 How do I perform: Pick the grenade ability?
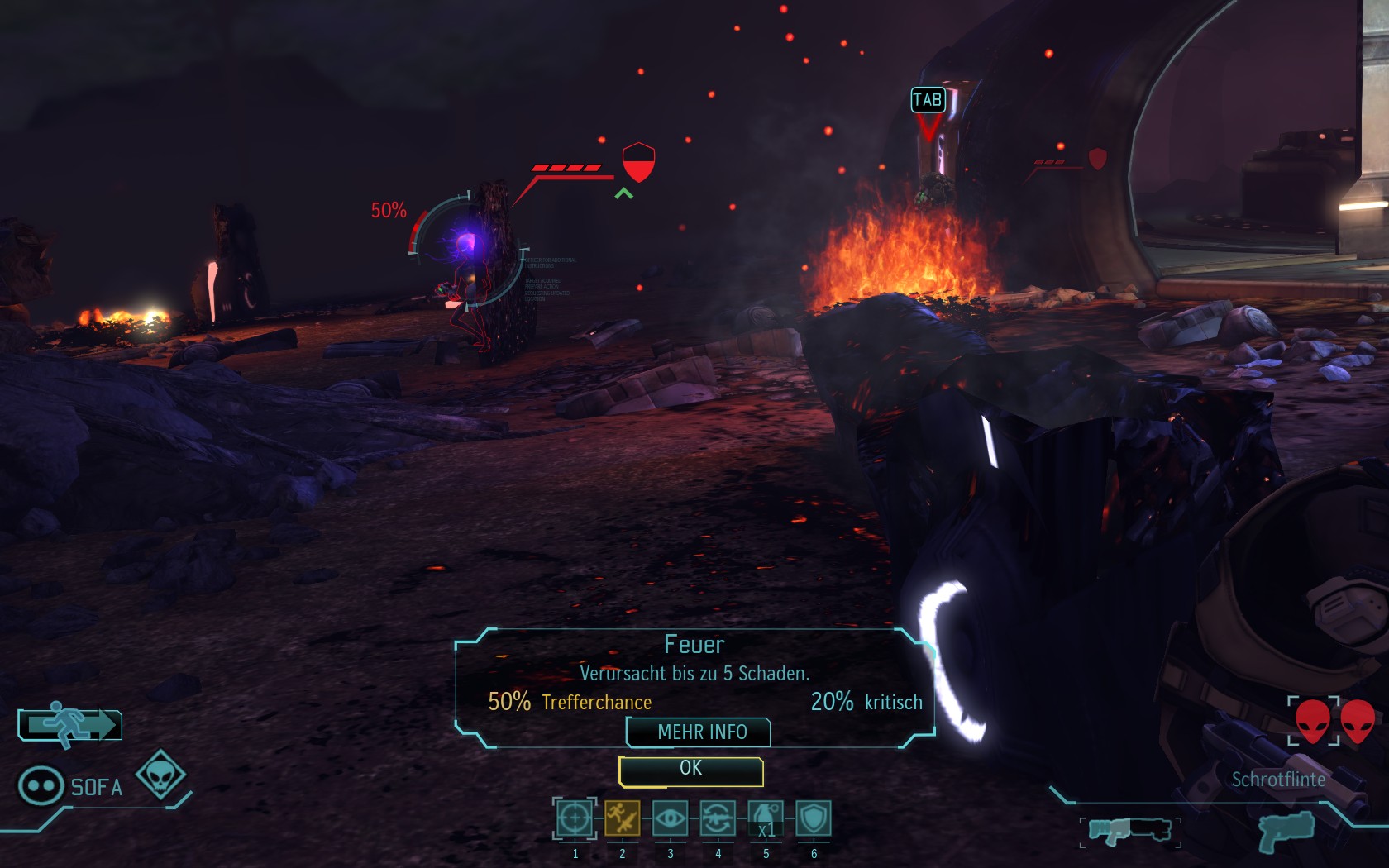point(766,818)
